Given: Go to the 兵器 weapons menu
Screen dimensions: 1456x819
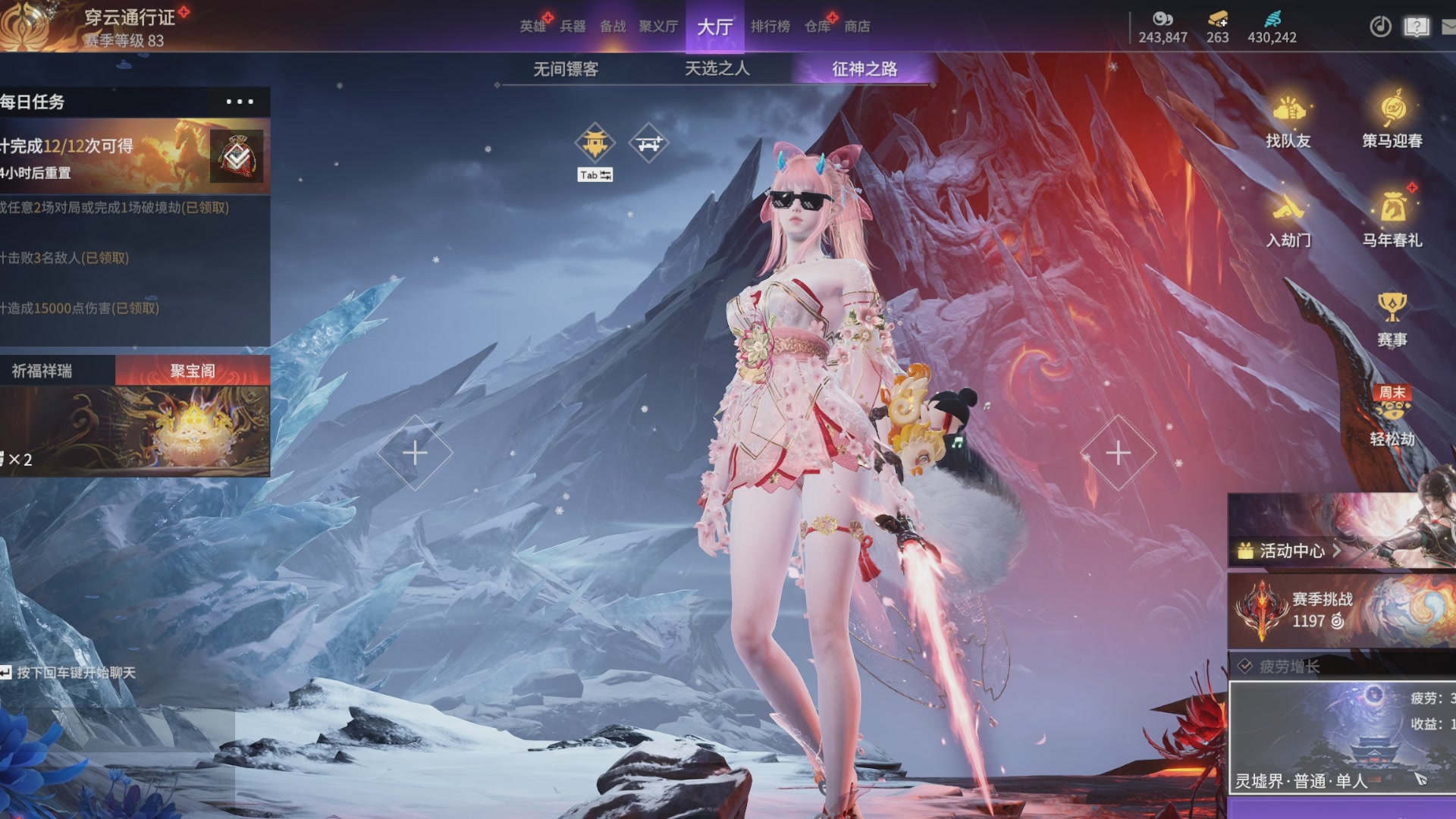Looking at the screenshot, I should [573, 27].
